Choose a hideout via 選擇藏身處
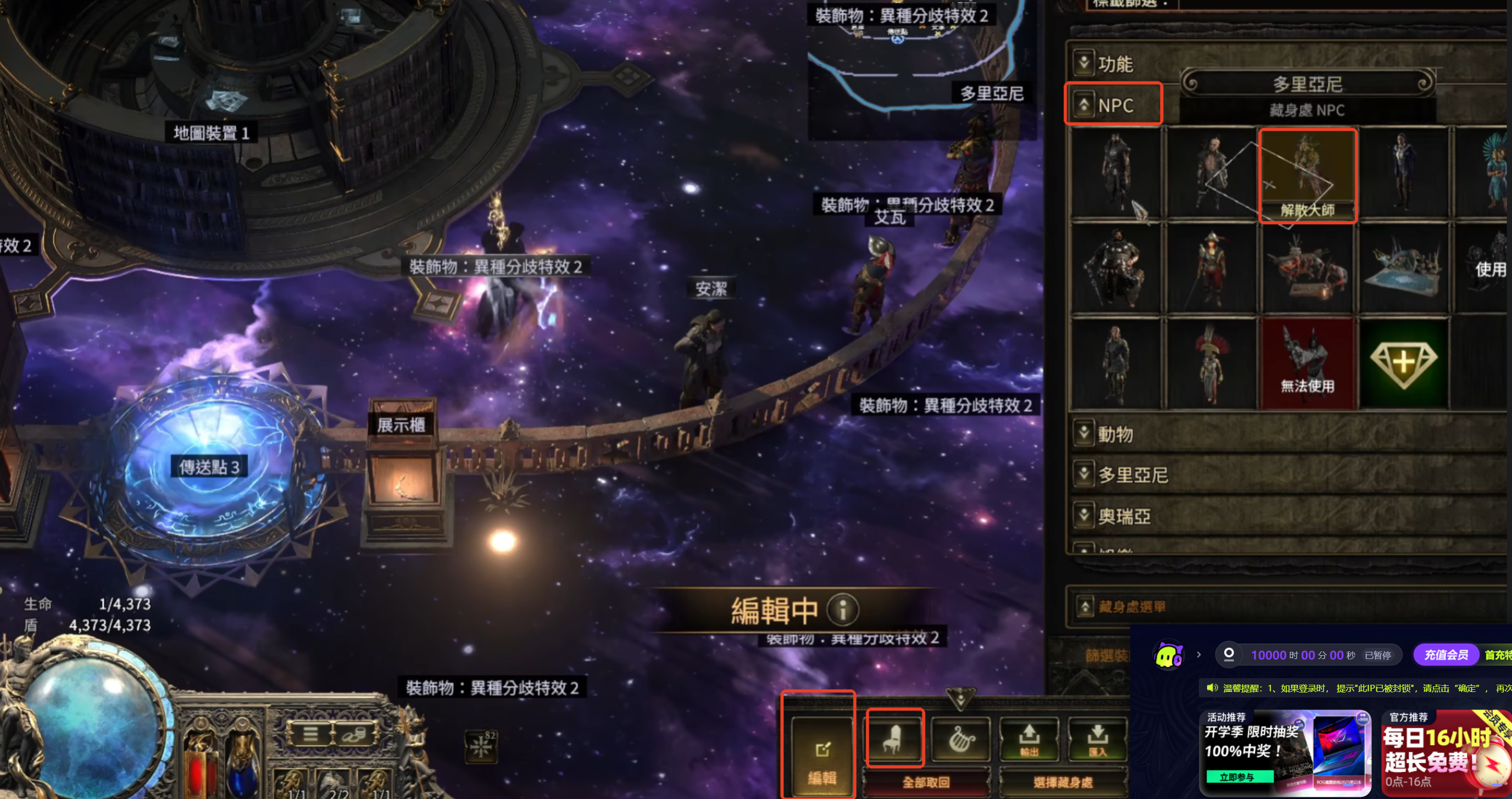Viewport: 1512px width, 799px height. tap(1063, 782)
